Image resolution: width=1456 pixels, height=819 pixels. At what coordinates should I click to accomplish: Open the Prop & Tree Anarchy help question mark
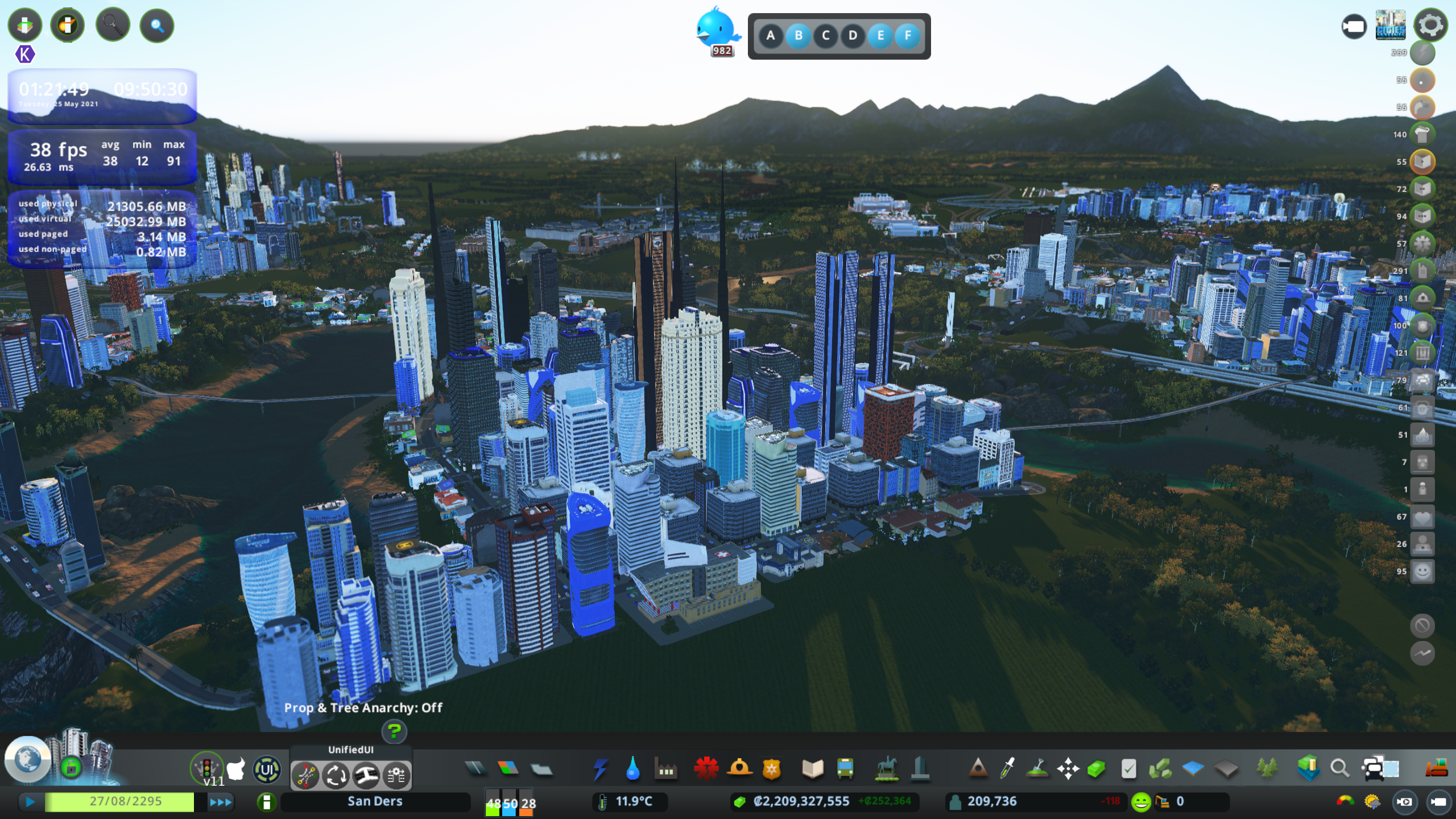click(x=394, y=731)
